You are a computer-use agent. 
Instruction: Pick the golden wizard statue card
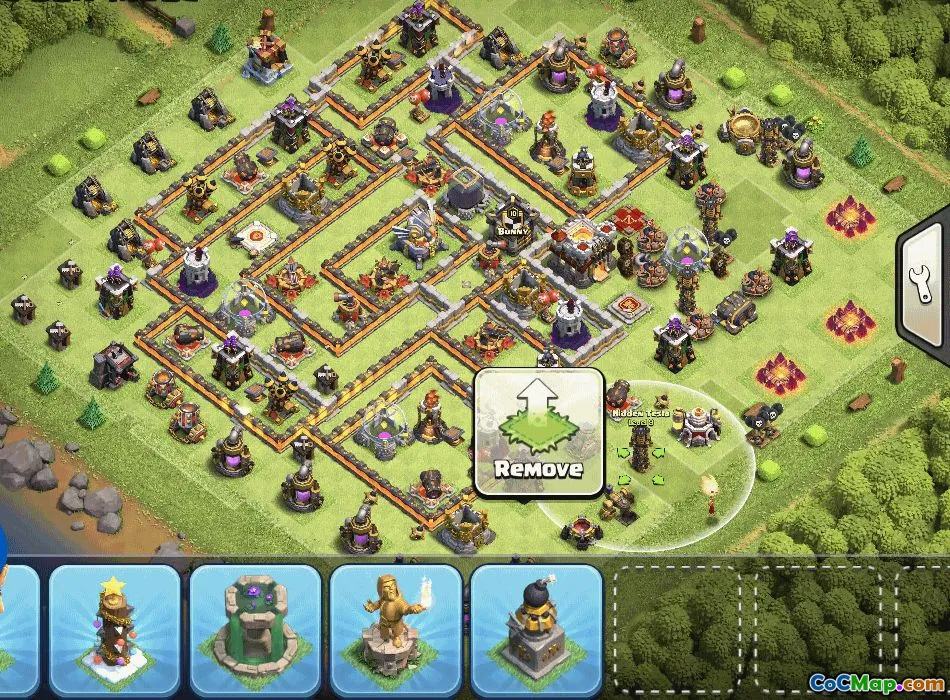[395, 630]
